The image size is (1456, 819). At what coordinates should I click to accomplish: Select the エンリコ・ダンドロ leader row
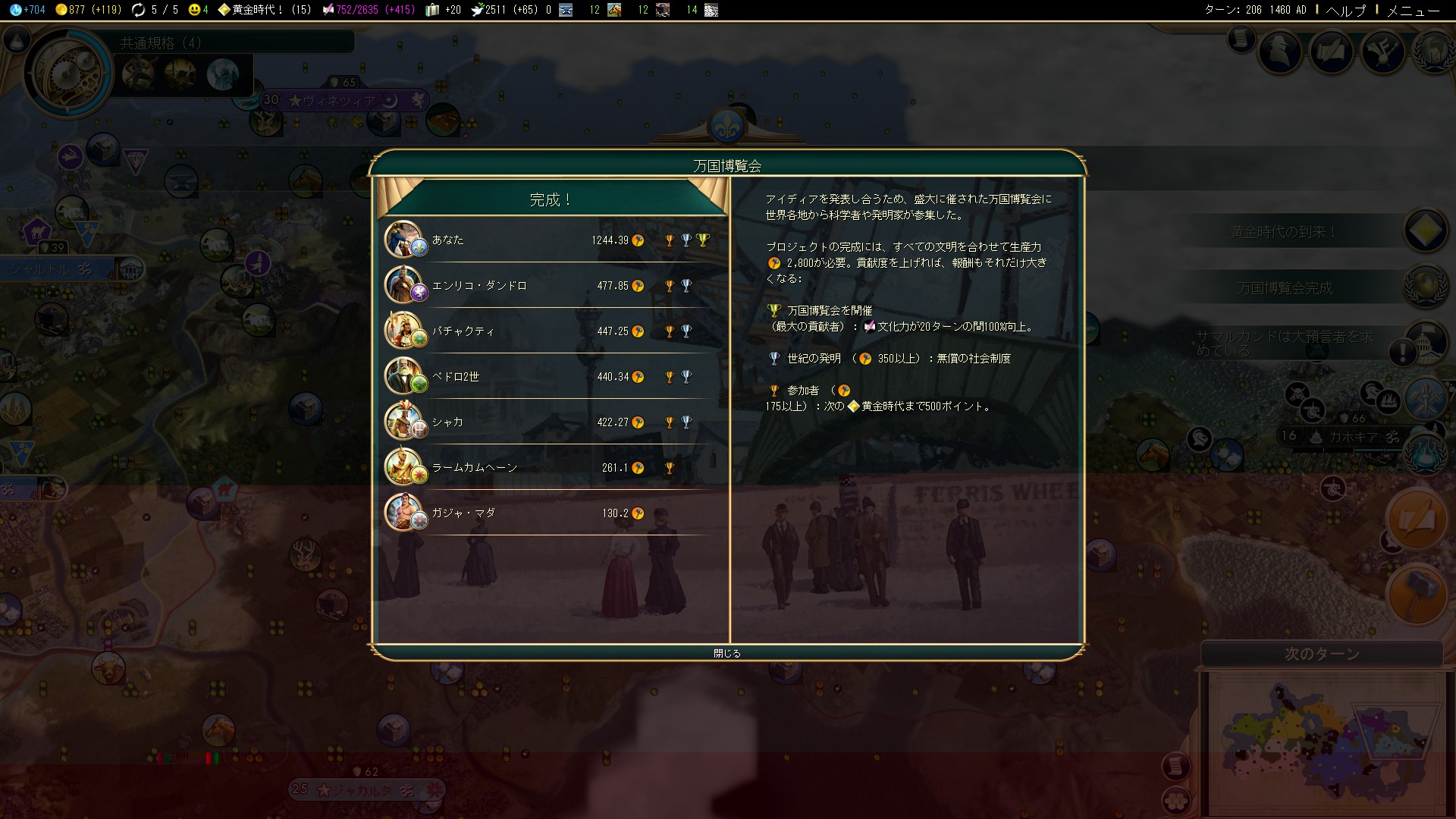point(548,286)
